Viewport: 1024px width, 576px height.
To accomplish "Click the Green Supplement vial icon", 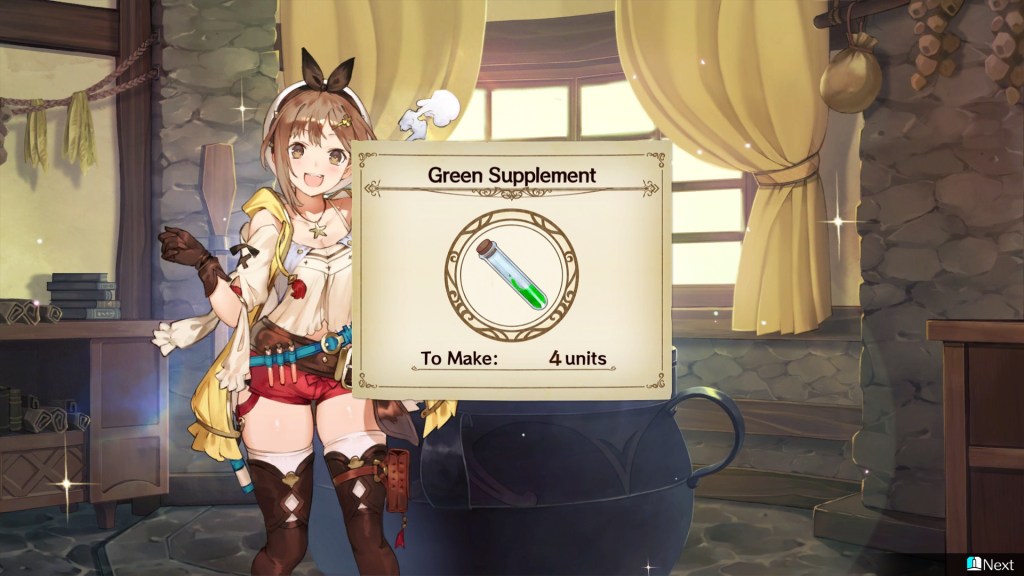I will (511, 275).
